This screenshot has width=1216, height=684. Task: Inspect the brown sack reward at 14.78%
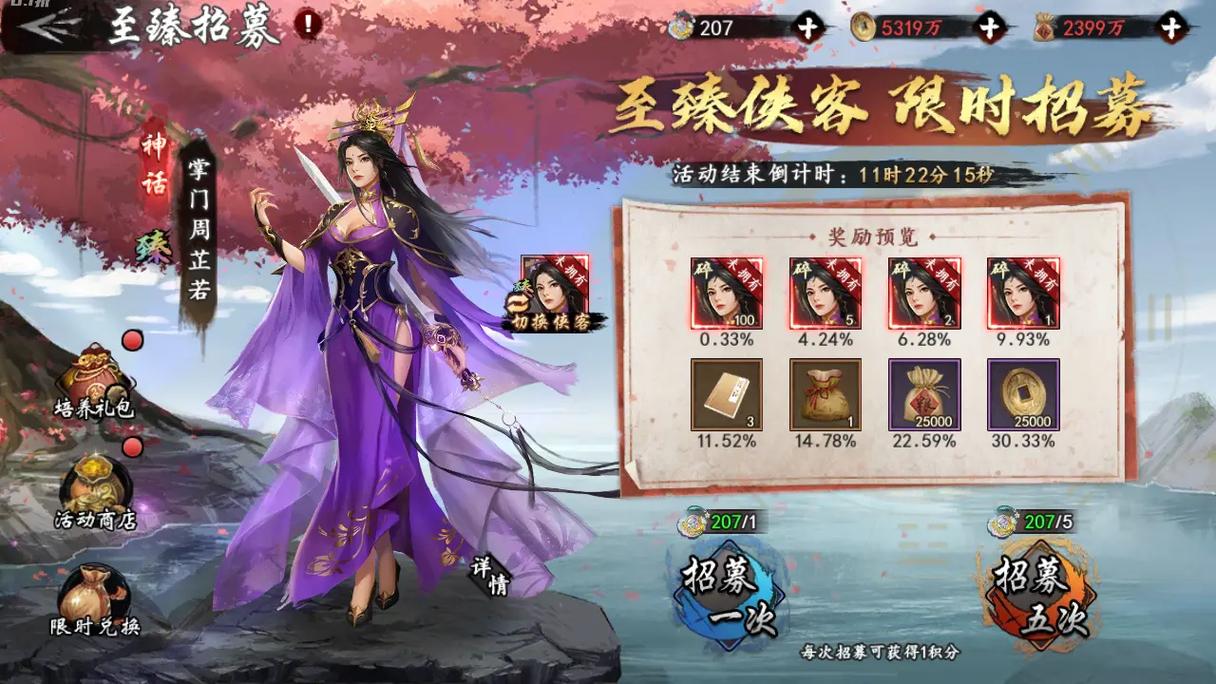pyautogui.click(x=825, y=395)
